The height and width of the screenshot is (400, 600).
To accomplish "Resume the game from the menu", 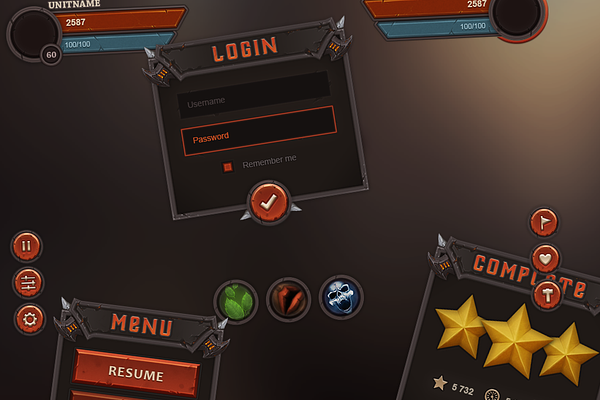I will [x=136, y=373].
